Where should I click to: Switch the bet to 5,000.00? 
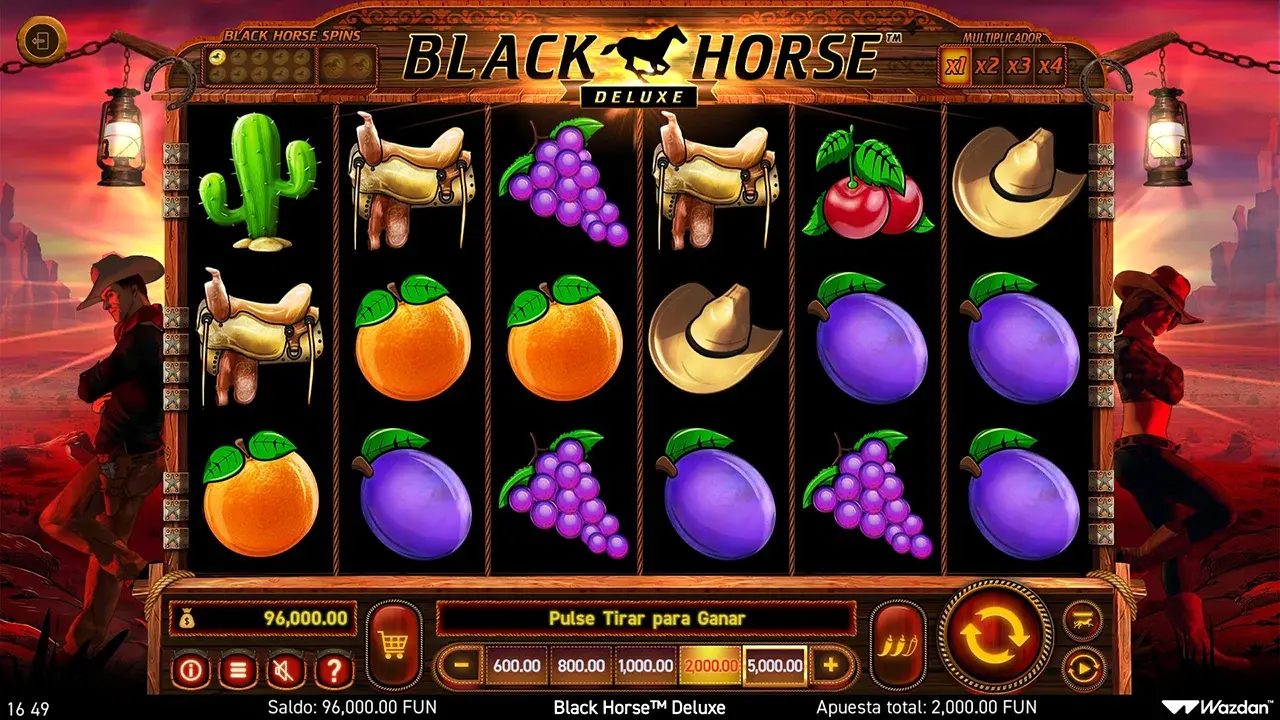tap(774, 665)
